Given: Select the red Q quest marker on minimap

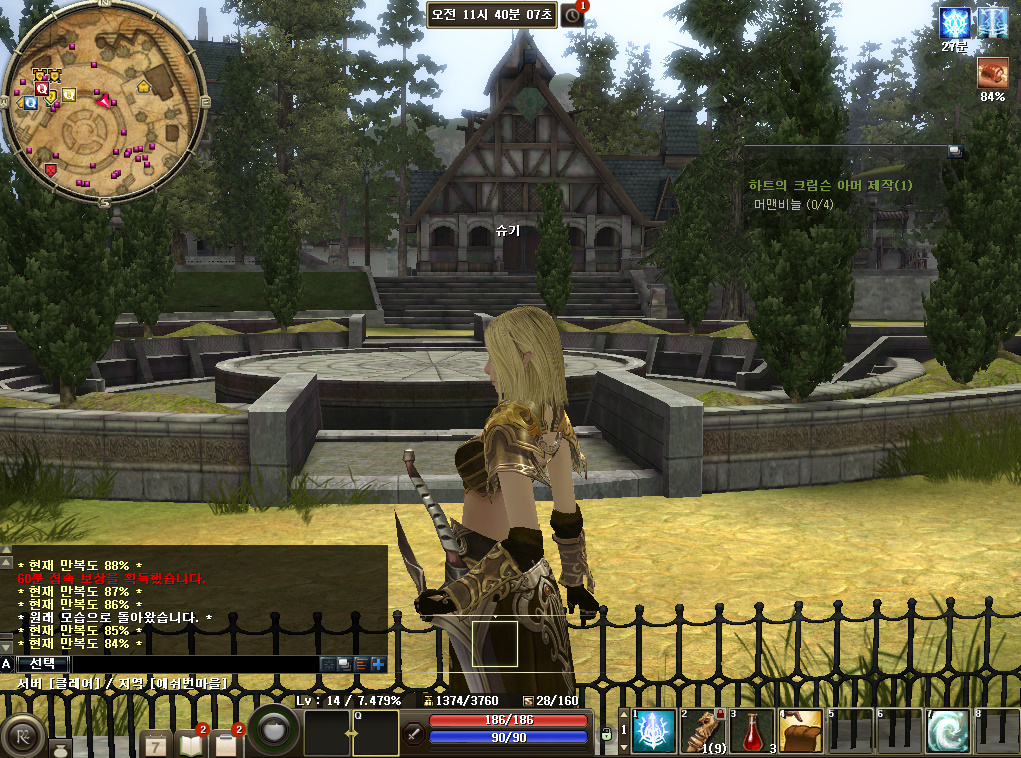Looking at the screenshot, I should pyautogui.click(x=41, y=89).
